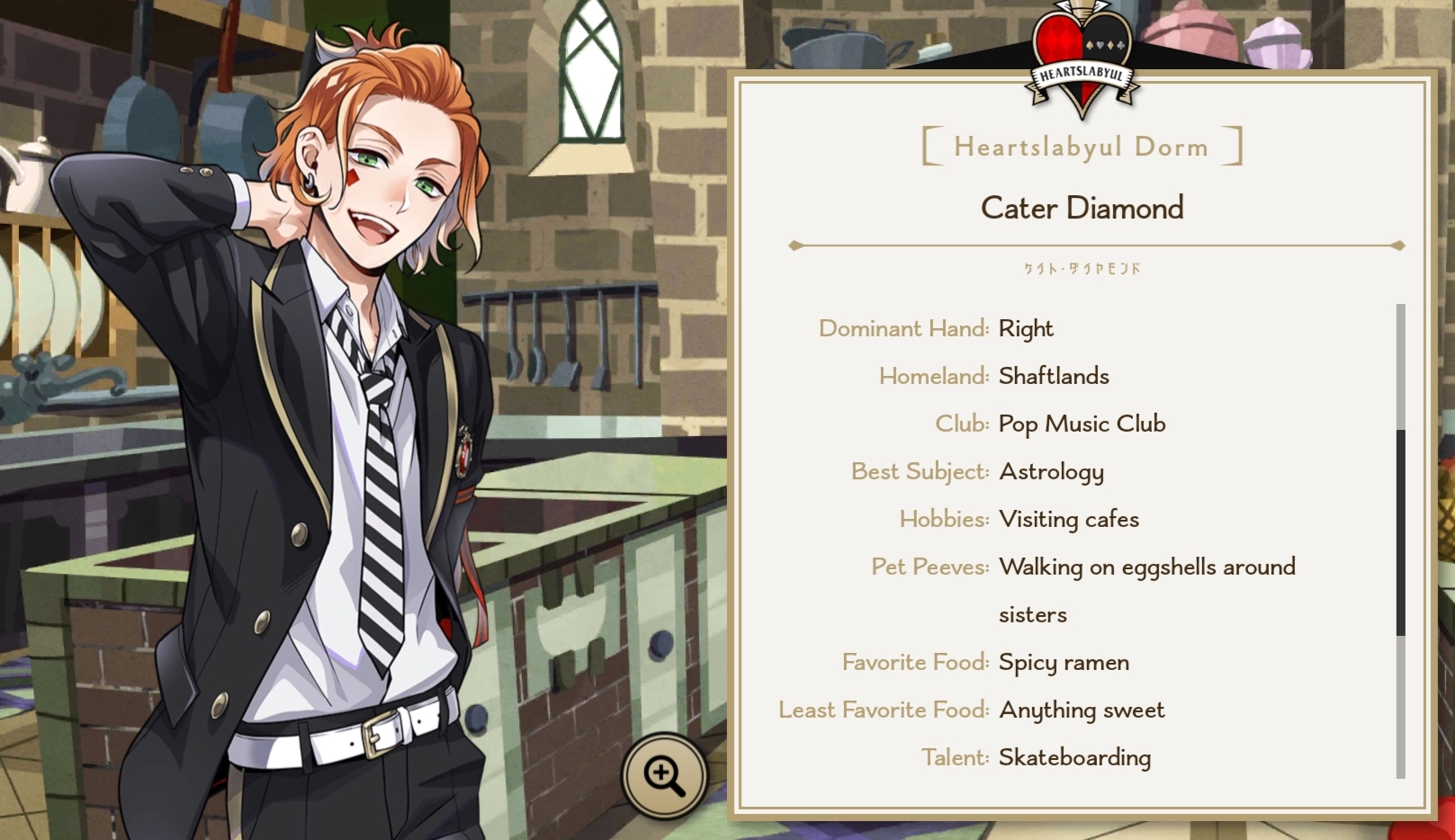Click the Japanese katakana subtitle under the name

[x=1081, y=266]
